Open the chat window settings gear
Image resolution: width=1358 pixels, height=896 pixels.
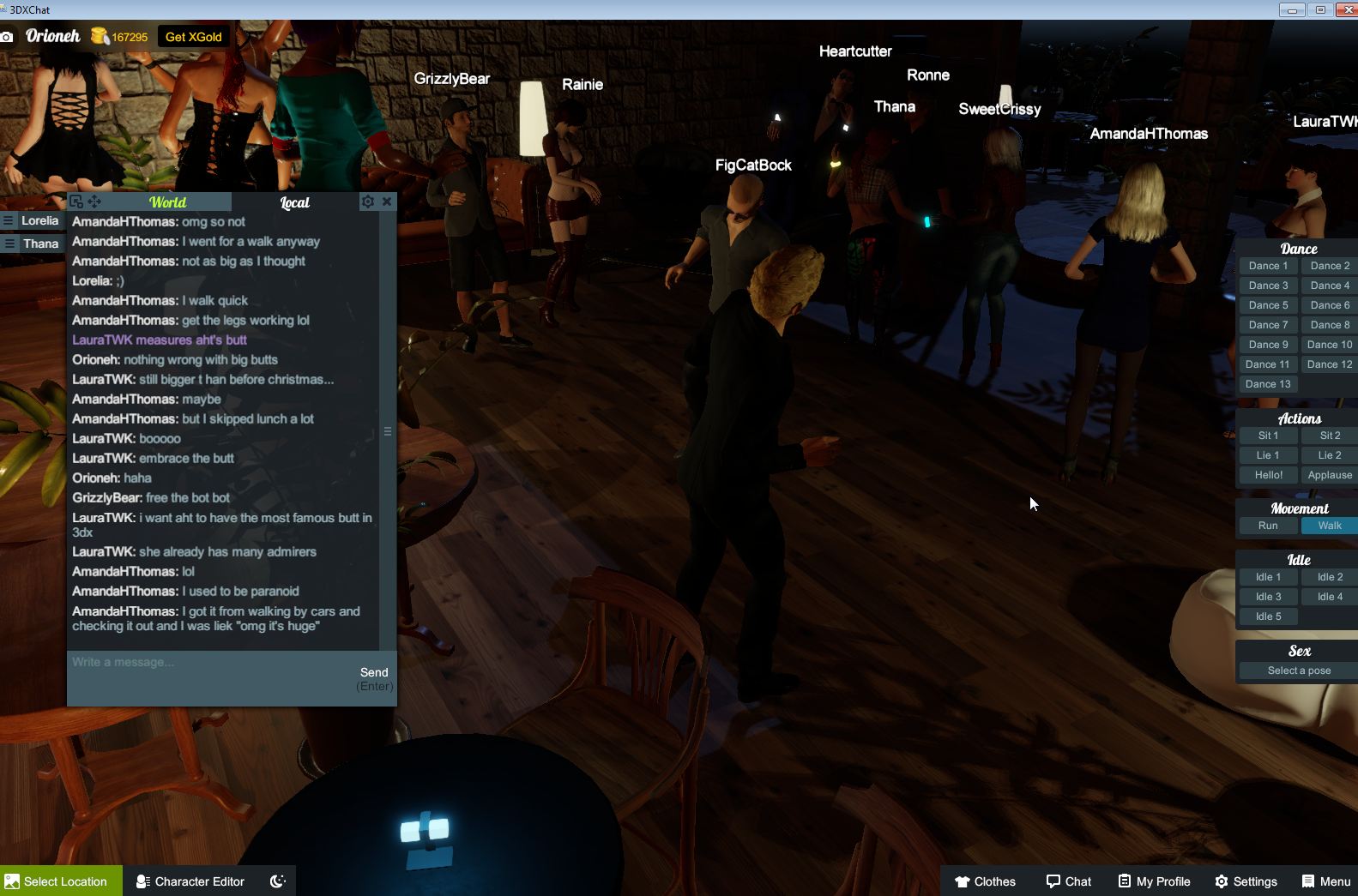coord(368,201)
